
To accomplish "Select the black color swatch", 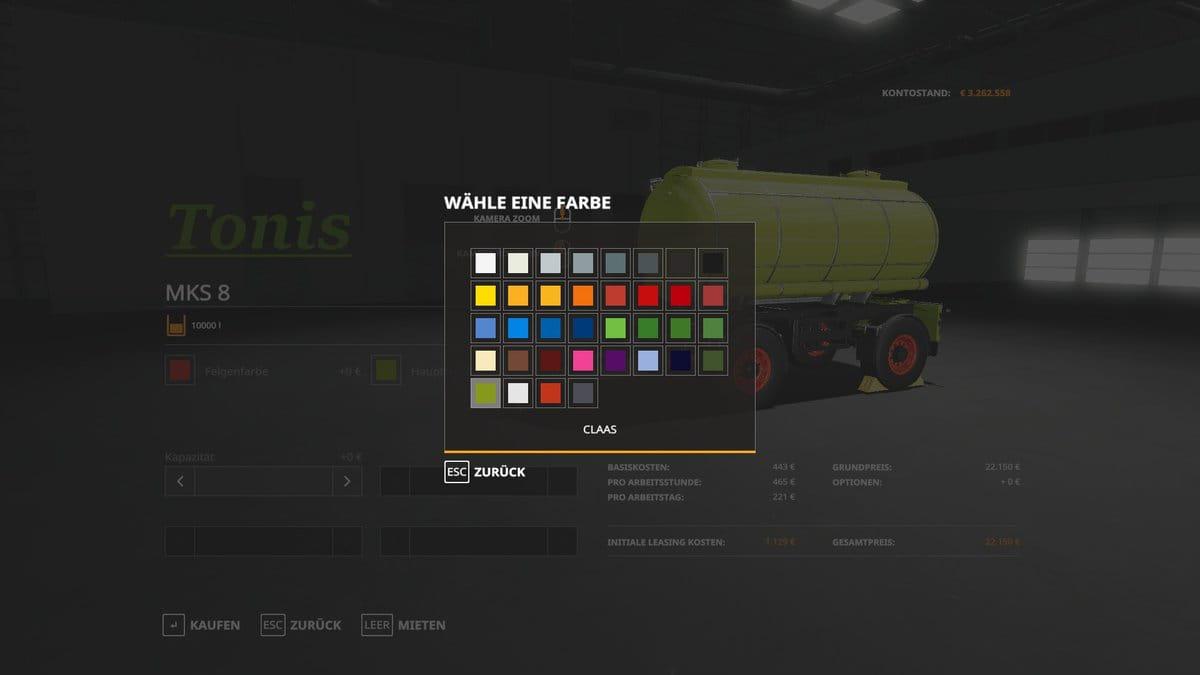I will click(x=712, y=263).
